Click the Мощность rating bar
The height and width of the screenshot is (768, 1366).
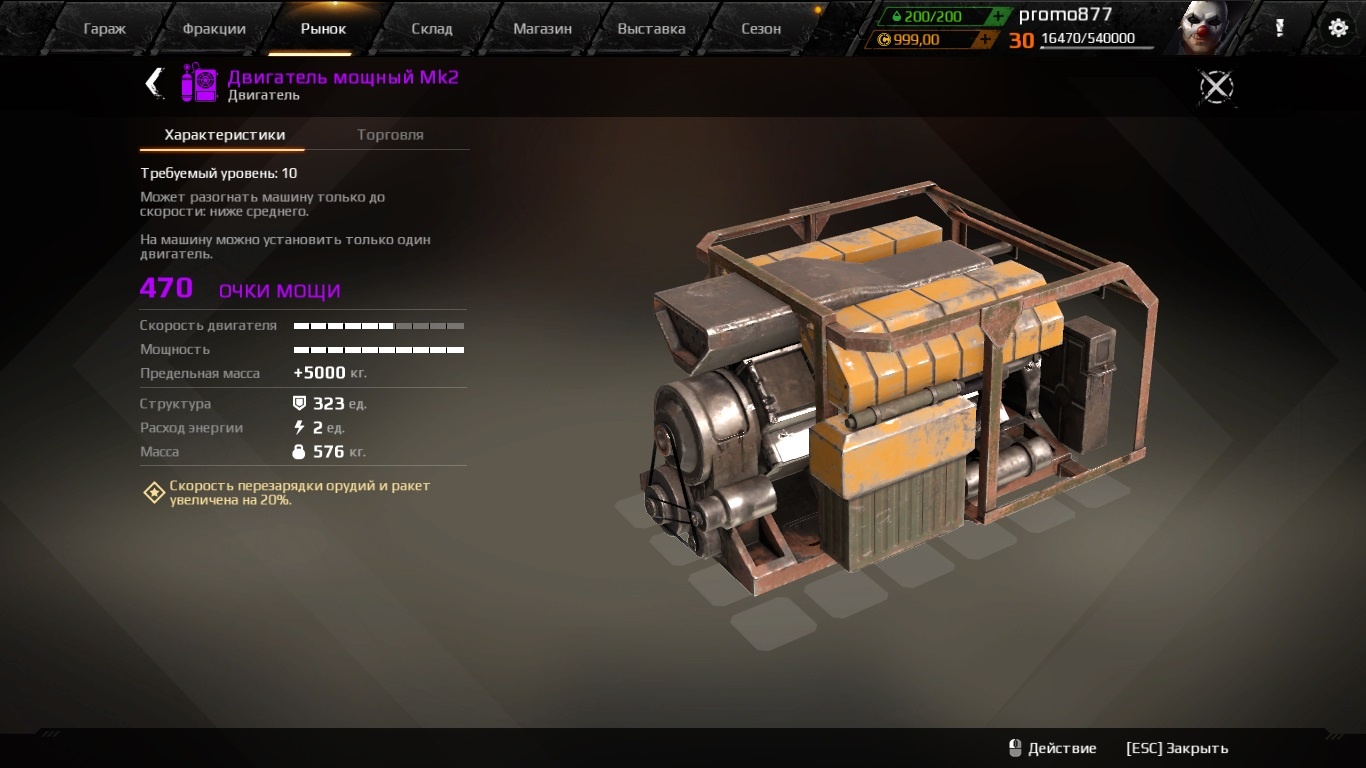(x=378, y=349)
